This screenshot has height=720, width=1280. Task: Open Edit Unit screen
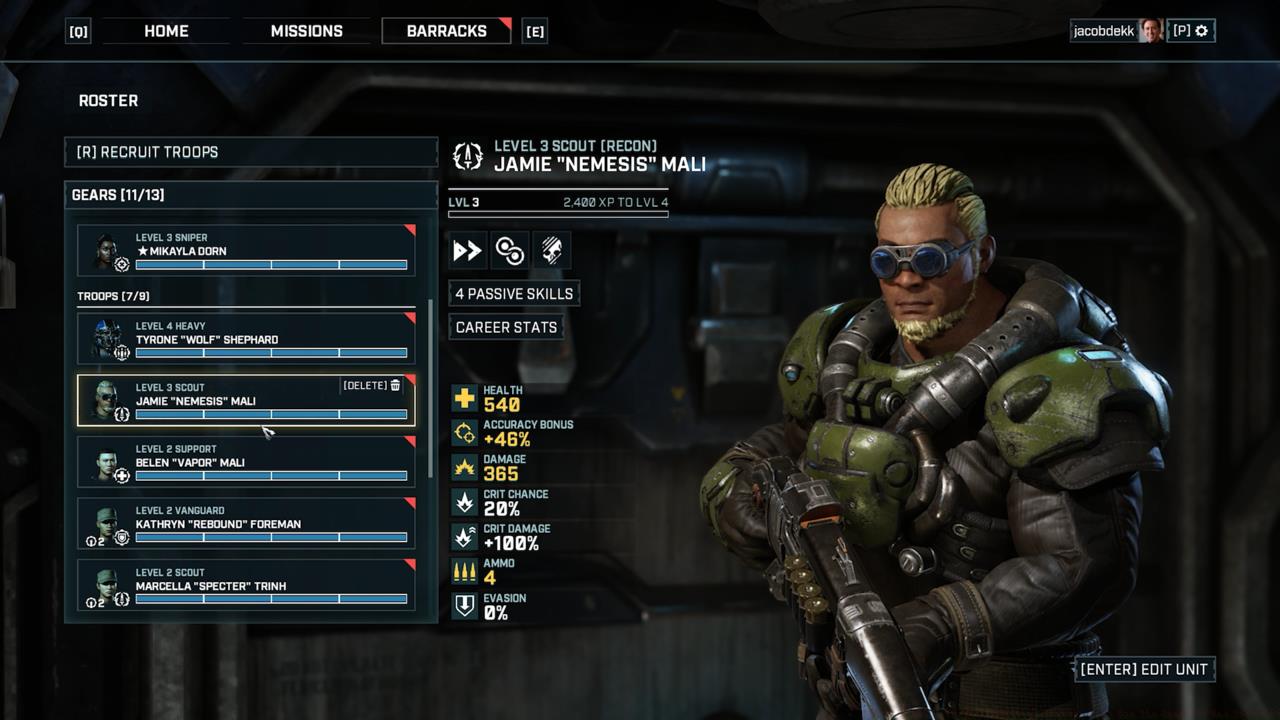(1144, 669)
